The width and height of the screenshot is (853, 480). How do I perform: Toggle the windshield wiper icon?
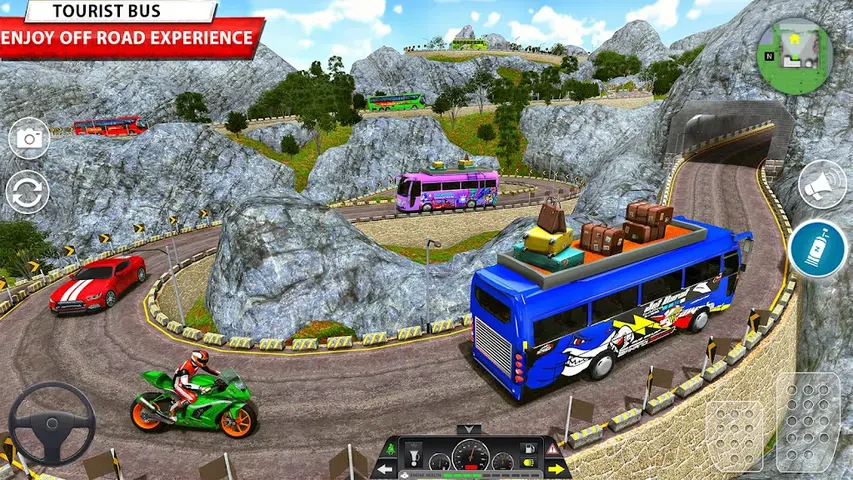coord(414,455)
